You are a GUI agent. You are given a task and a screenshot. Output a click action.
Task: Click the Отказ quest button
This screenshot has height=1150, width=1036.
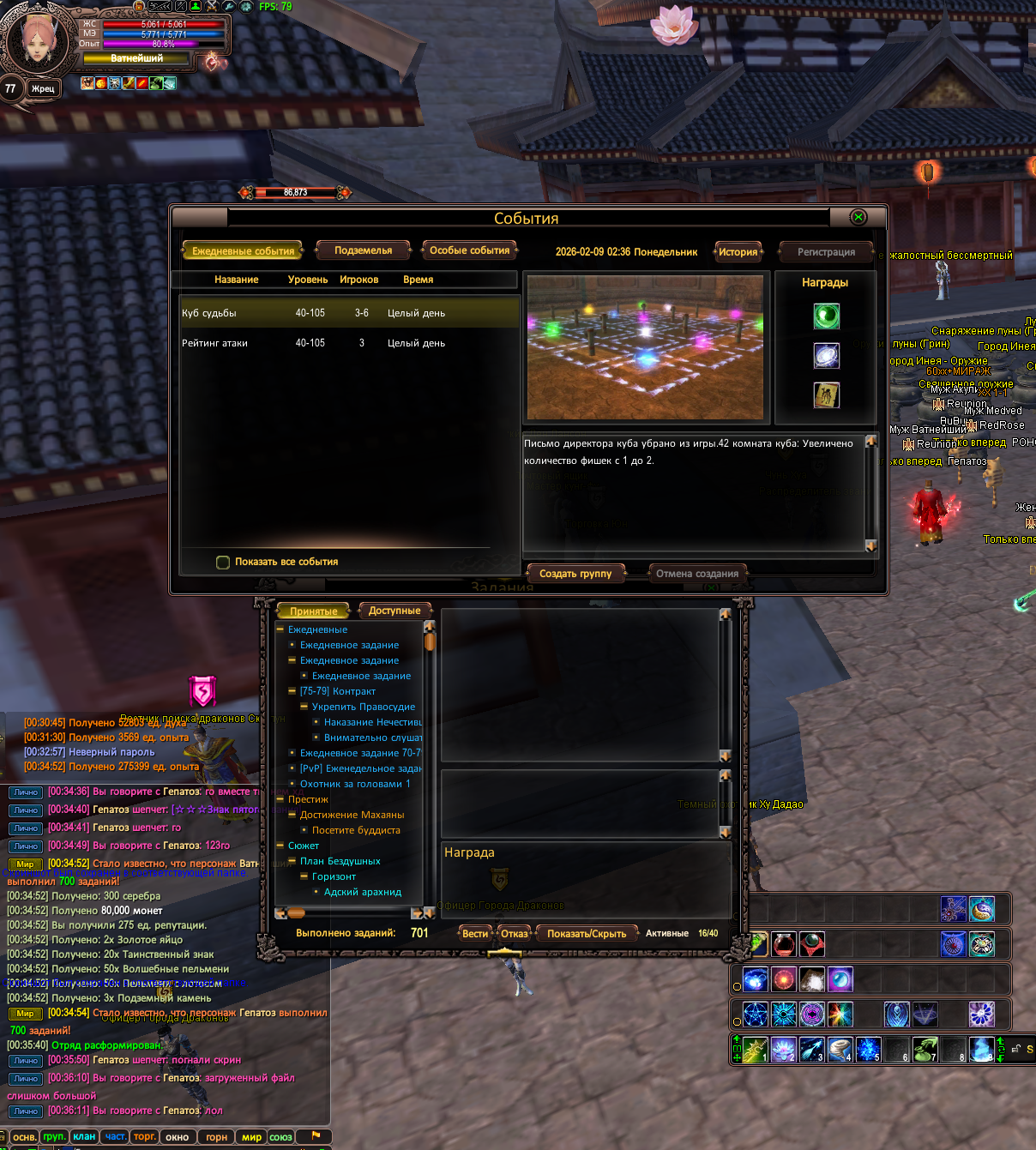(515, 934)
